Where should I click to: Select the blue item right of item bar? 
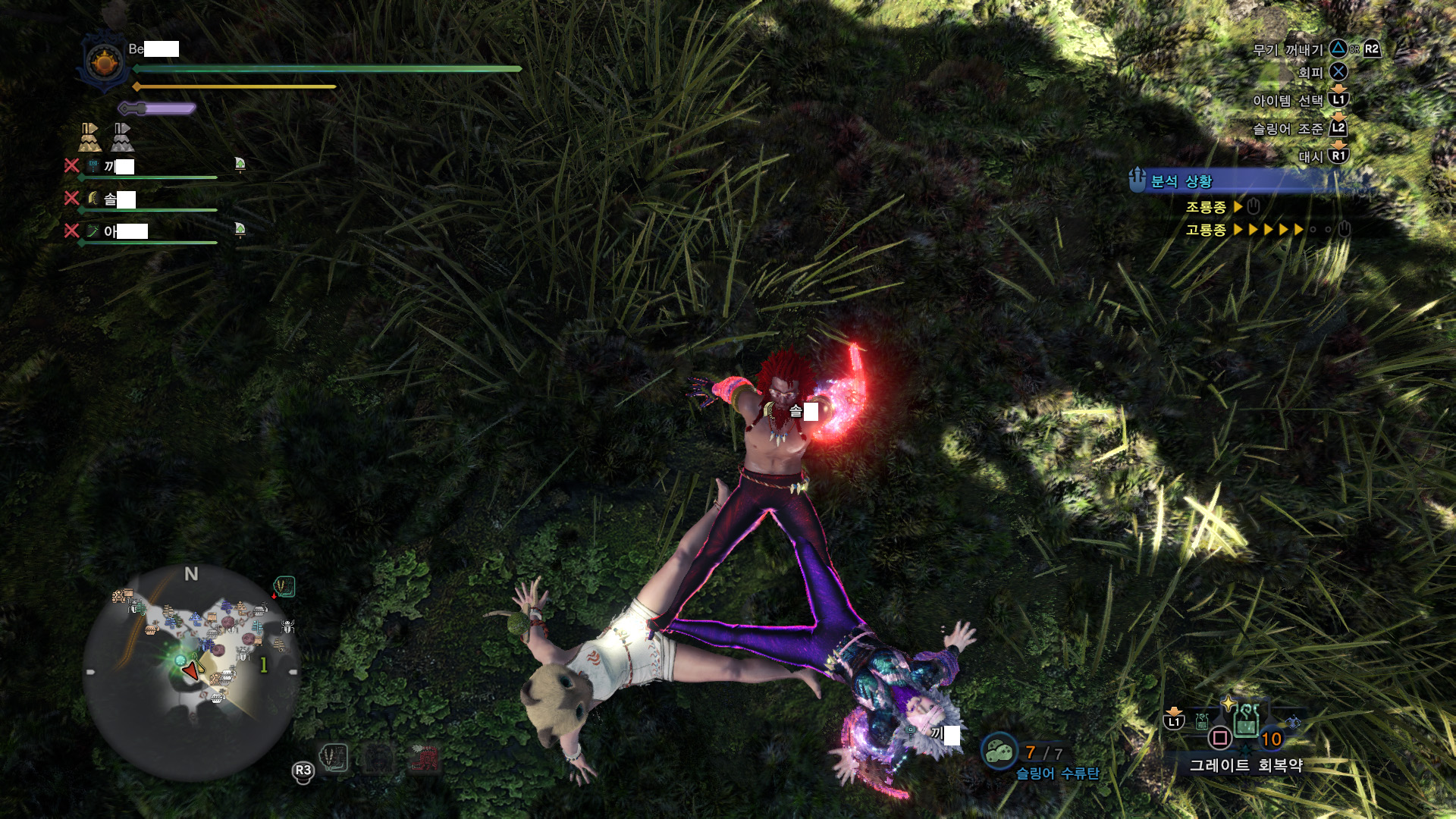[x=1293, y=723]
